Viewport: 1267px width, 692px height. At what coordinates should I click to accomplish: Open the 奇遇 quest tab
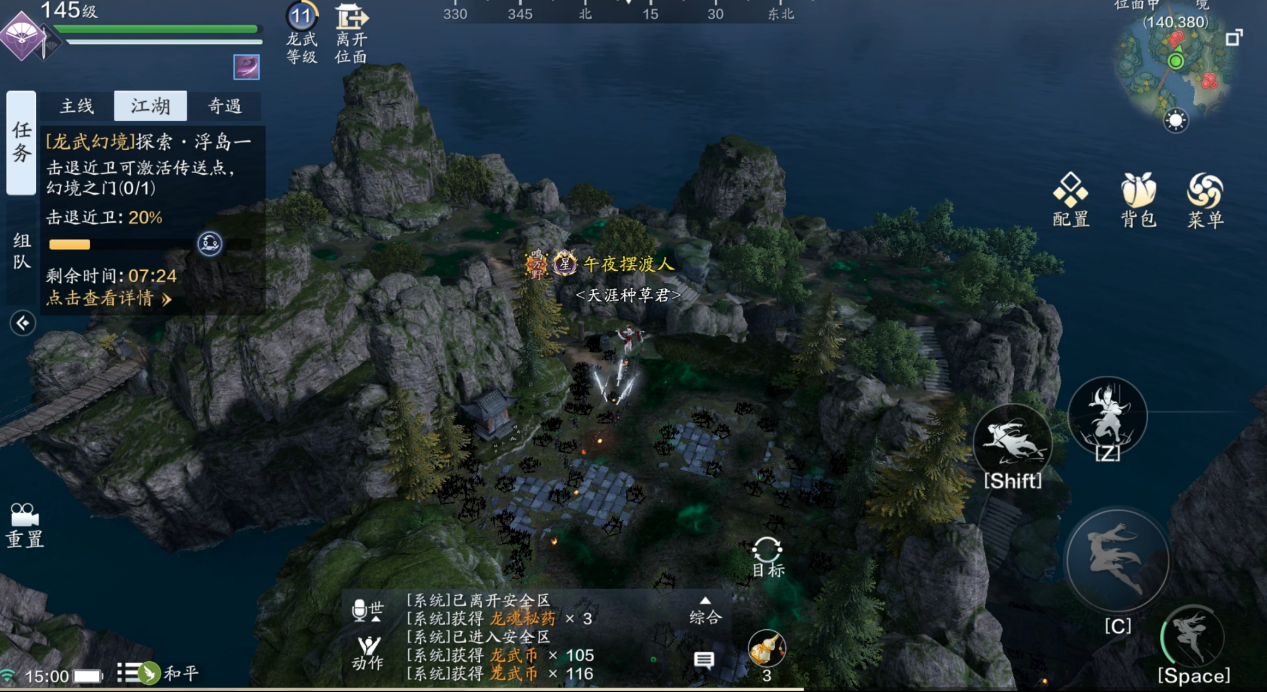click(x=224, y=106)
